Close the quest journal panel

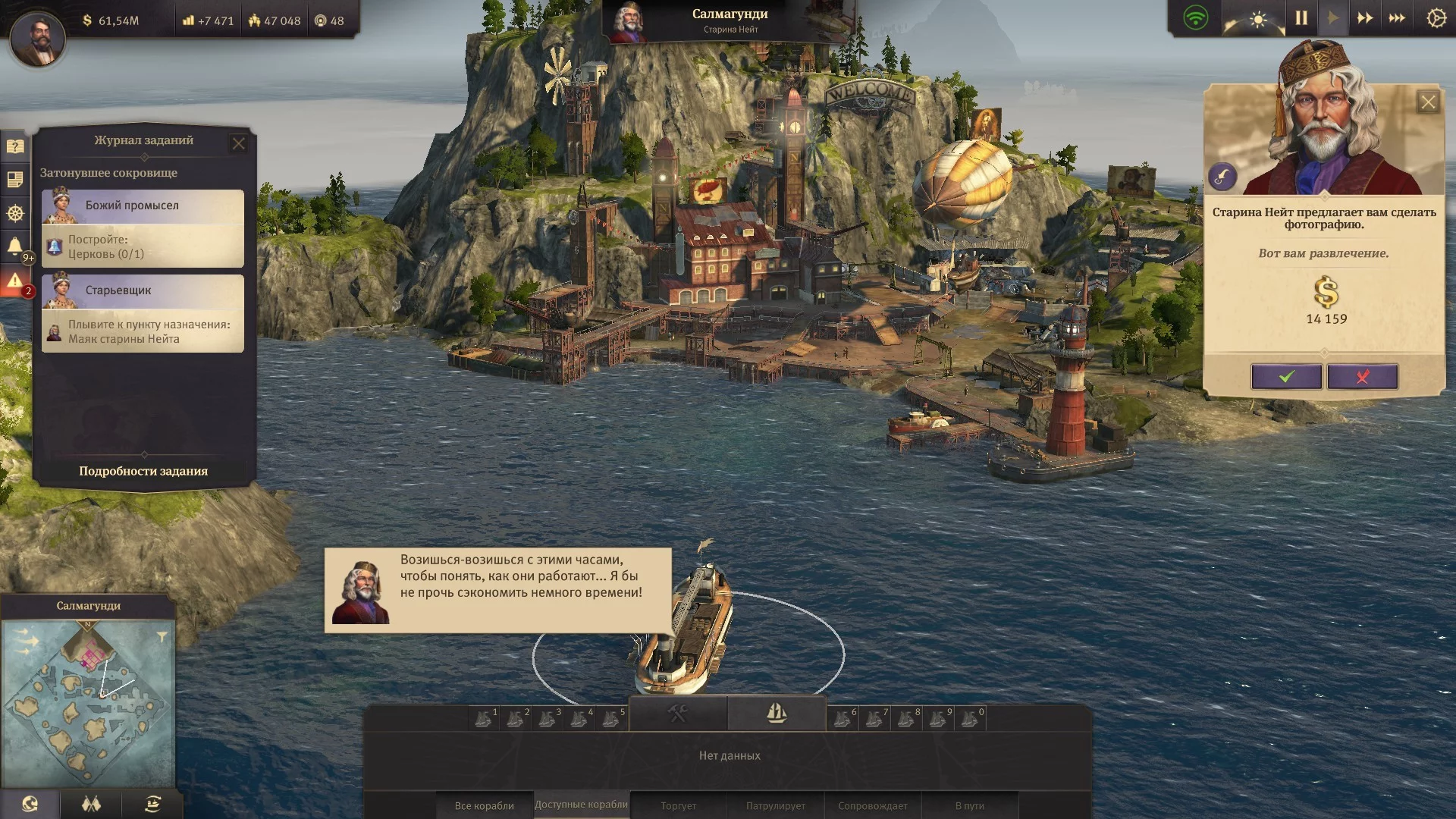pyautogui.click(x=238, y=143)
